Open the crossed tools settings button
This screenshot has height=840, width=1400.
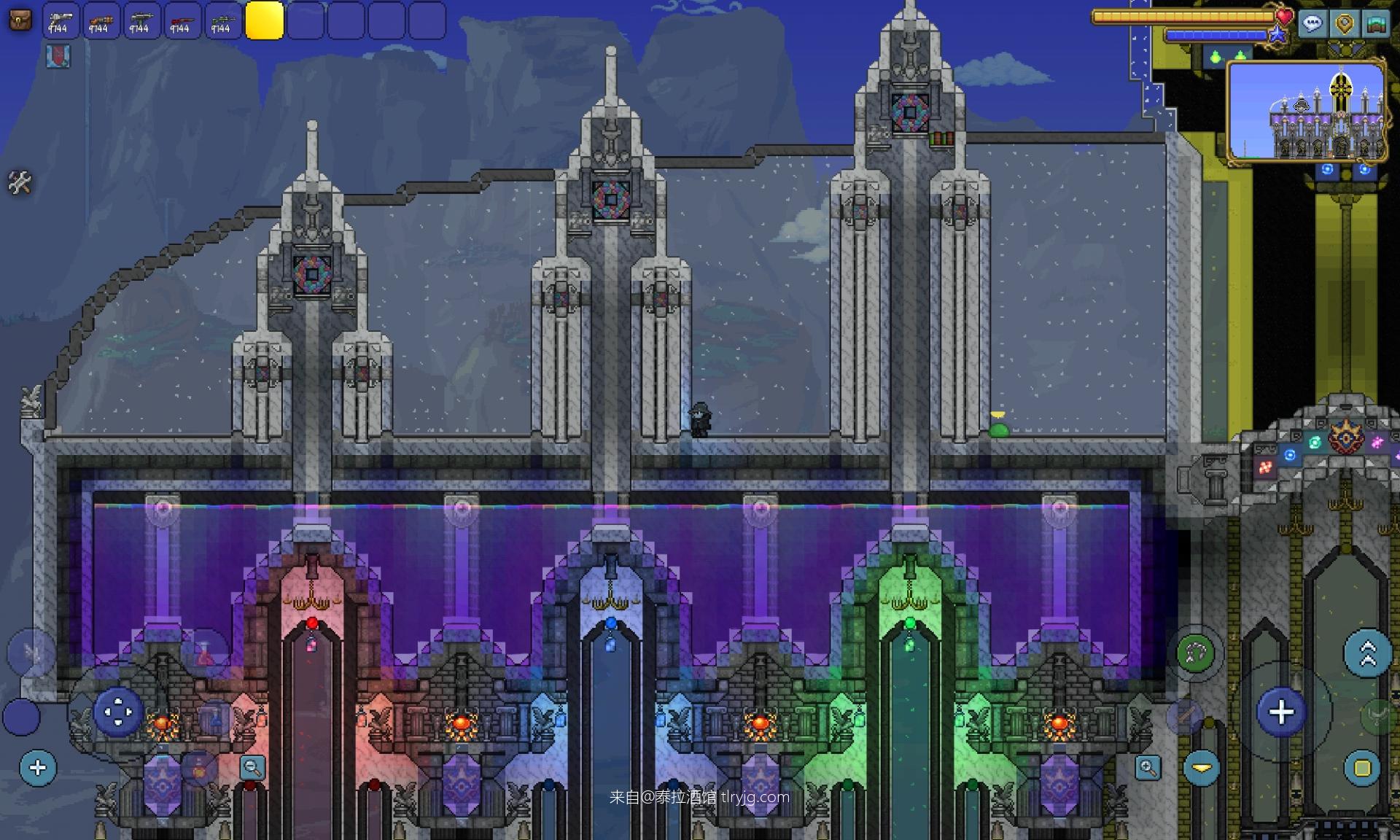[20, 182]
